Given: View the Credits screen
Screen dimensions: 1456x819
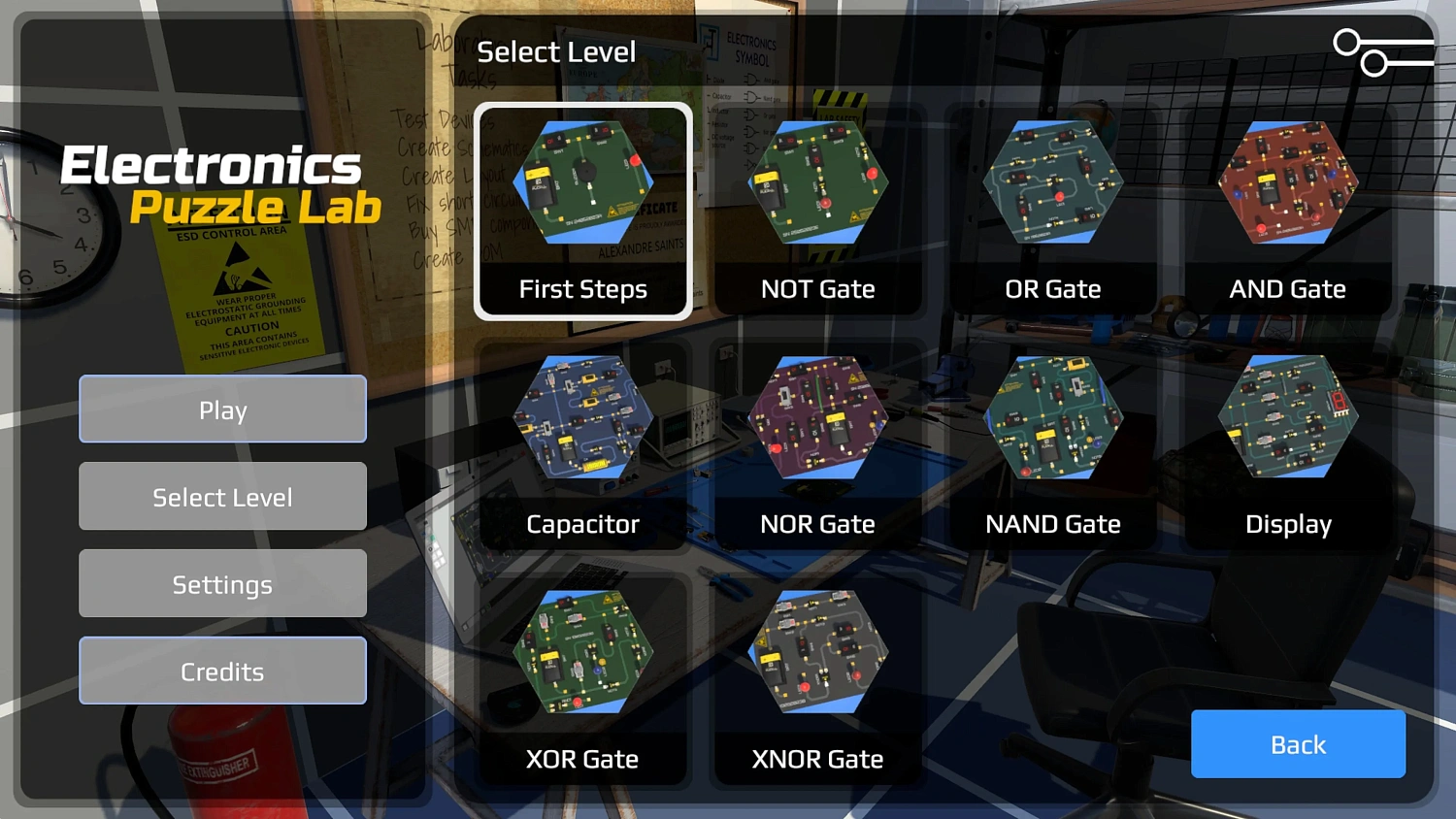Looking at the screenshot, I should (222, 671).
